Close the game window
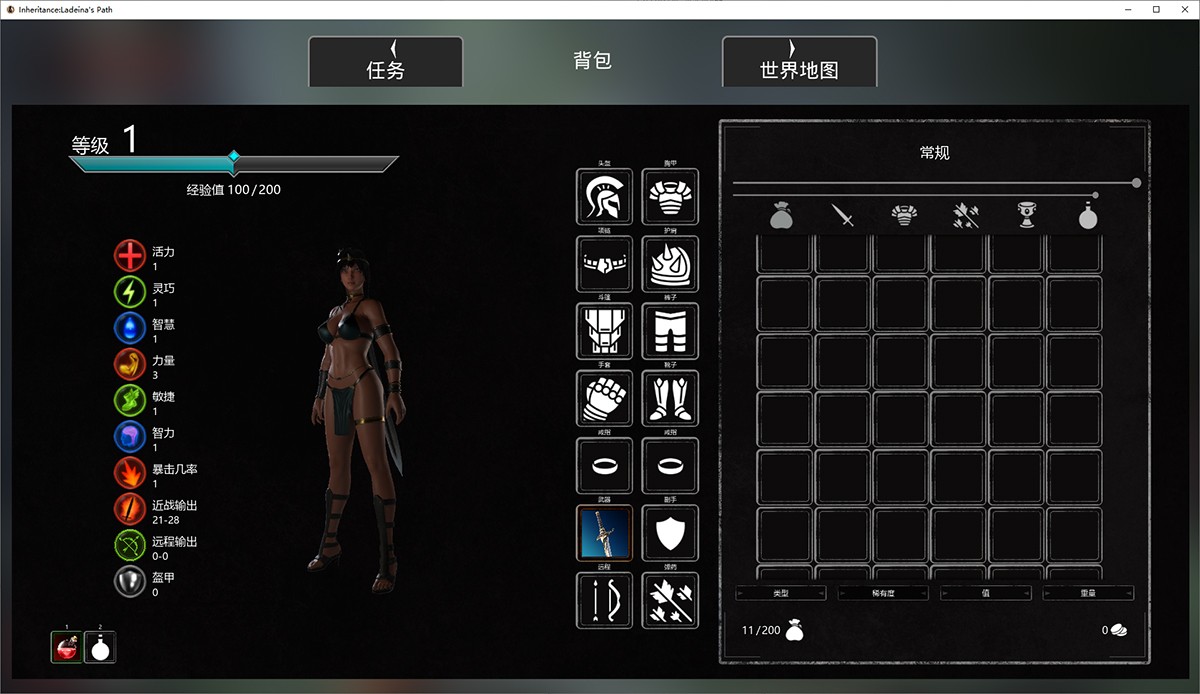The image size is (1200, 694). 1179,9
